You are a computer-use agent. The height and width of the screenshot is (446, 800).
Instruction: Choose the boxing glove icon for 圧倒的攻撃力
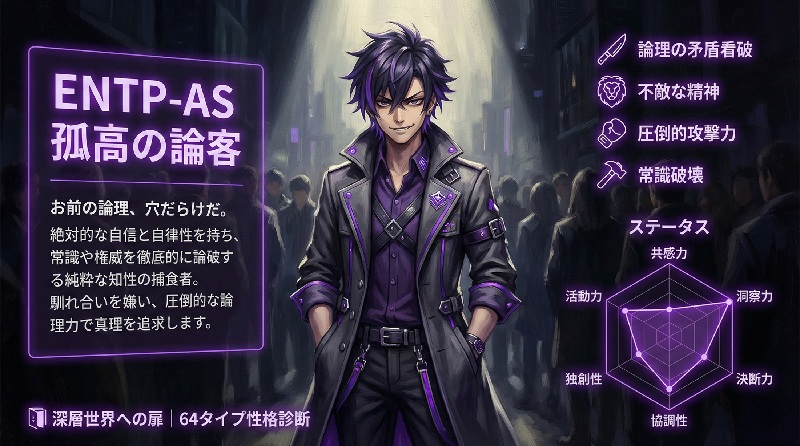[x=609, y=132]
